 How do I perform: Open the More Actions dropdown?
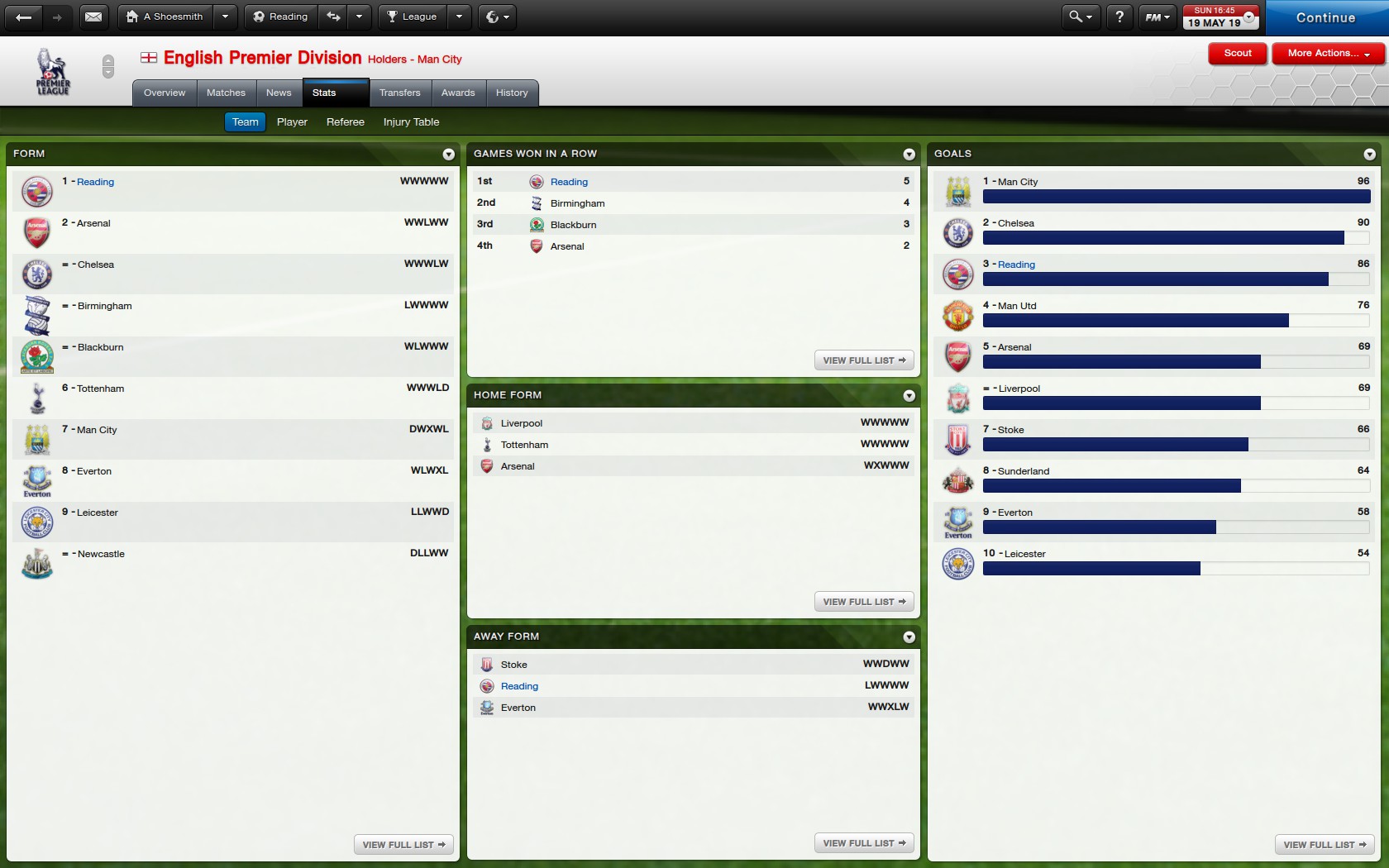(x=1328, y=53)
